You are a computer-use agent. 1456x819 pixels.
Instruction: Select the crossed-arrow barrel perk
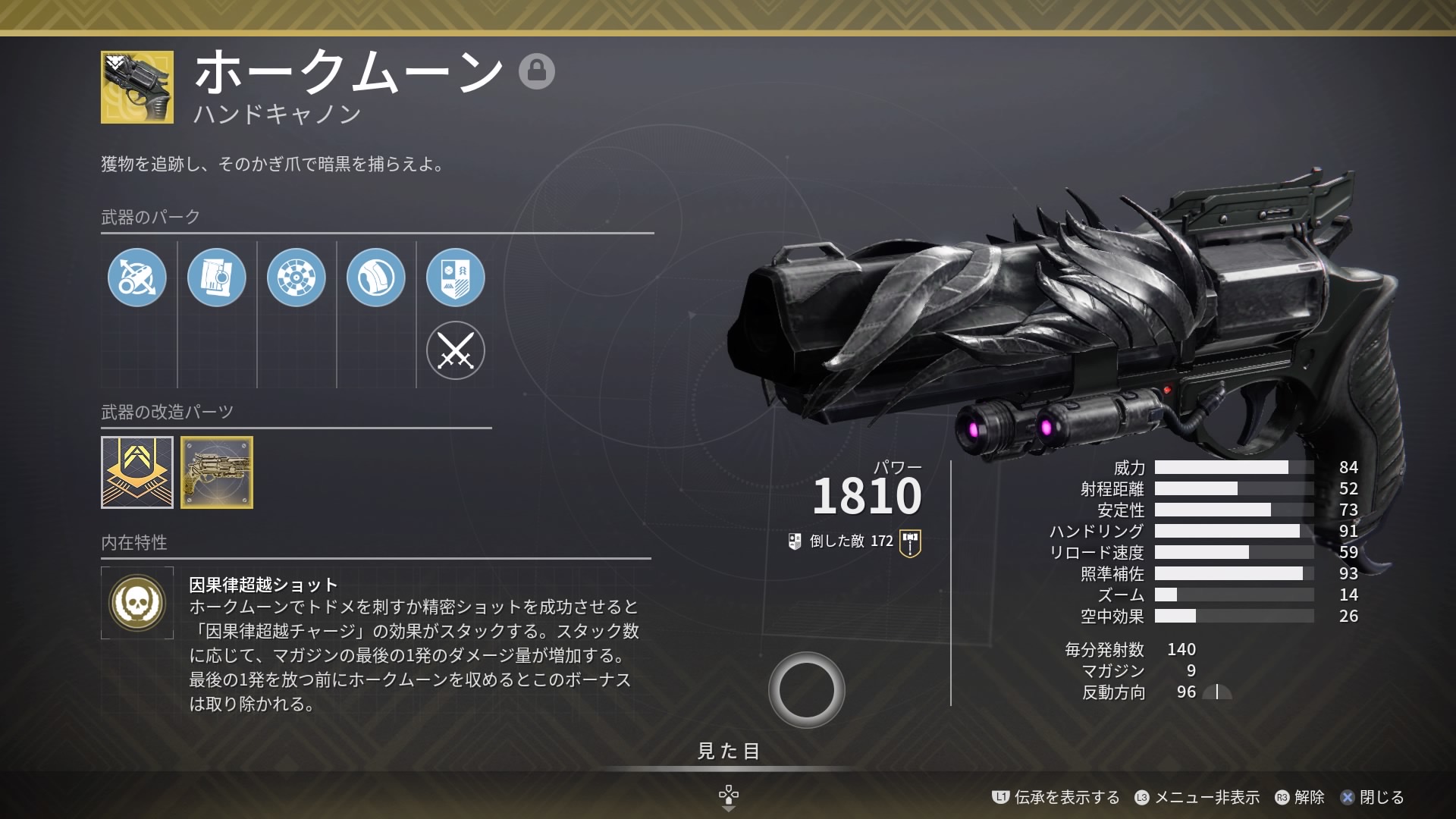point(137,278)
